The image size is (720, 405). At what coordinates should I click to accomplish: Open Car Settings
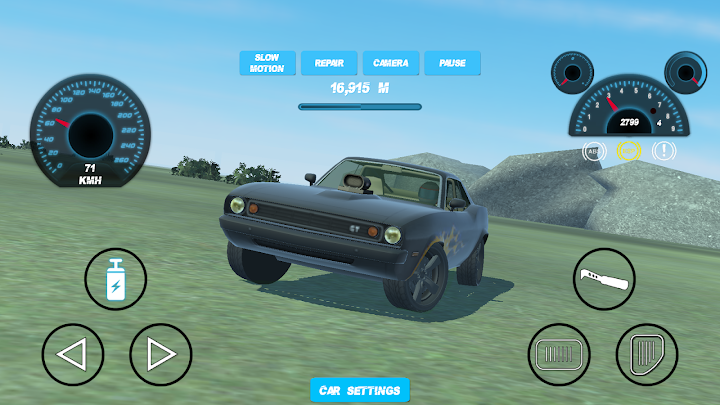(x=359, y=390)
